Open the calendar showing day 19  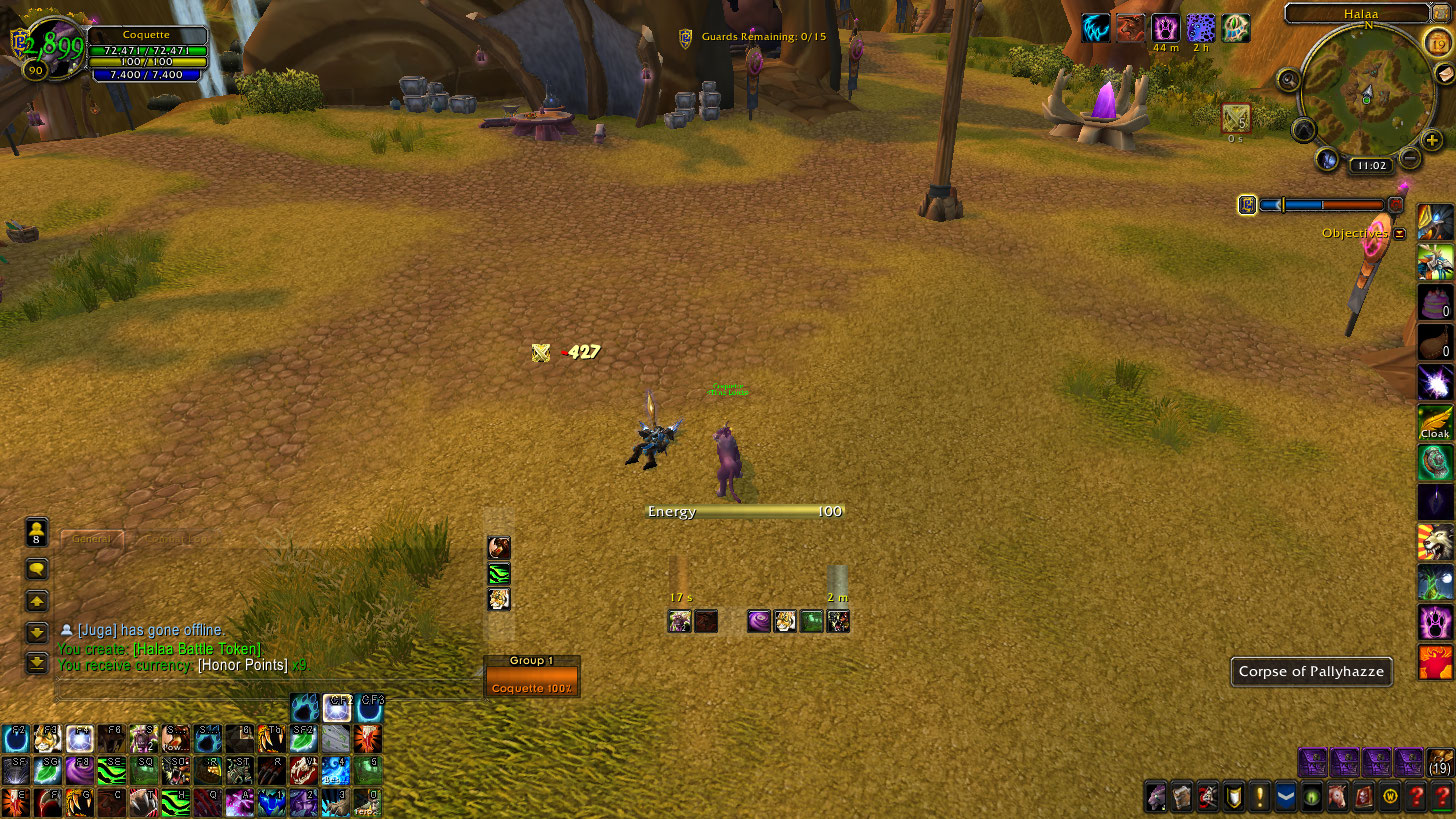(1438, 43)
